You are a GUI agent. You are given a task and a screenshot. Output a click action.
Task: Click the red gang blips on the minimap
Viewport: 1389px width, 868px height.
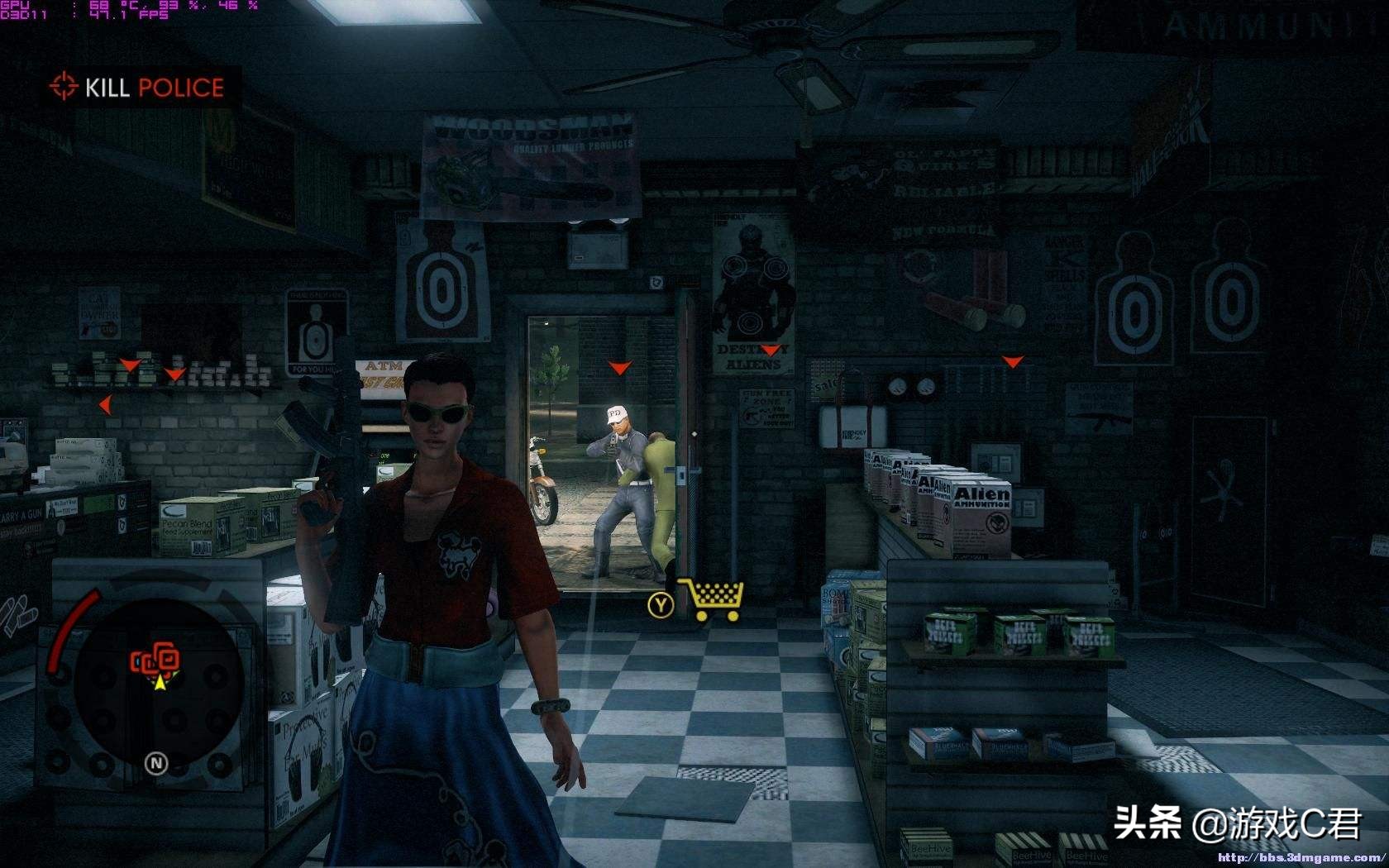[x=153, y=657]
